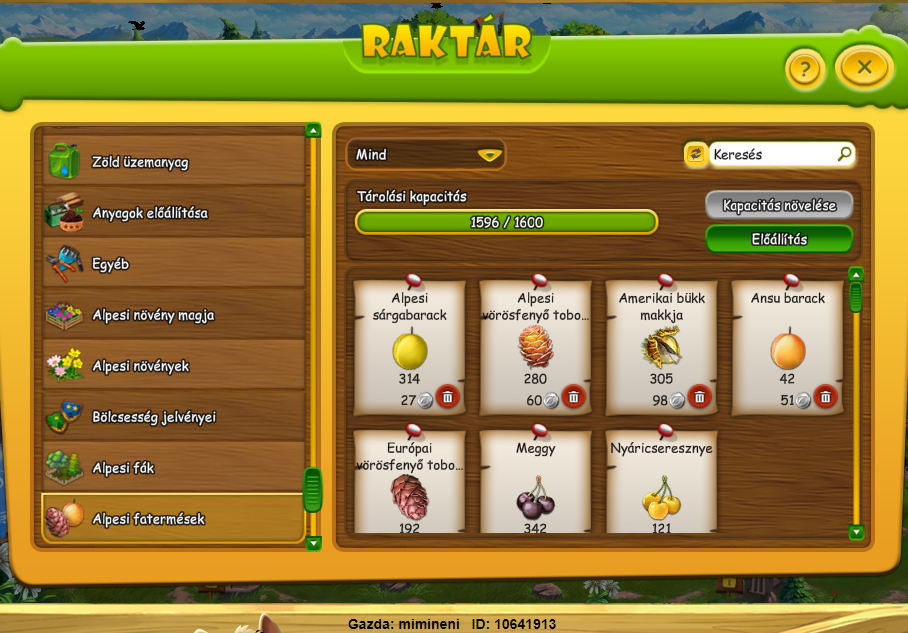The height and width of the screenshot is (633, 908).
Task: Click the green Előállítás button
Action: [779, 239]
